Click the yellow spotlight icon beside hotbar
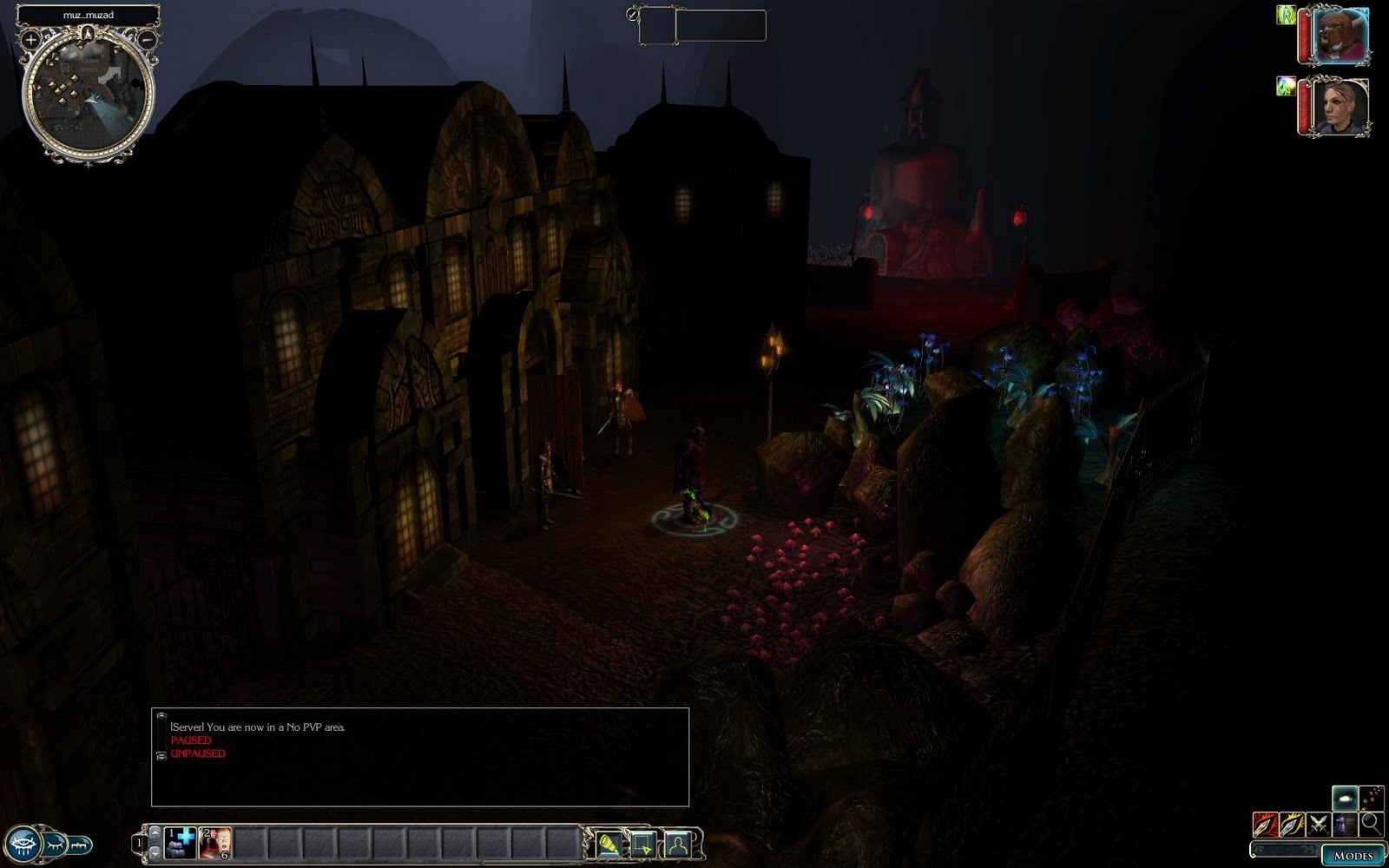 [x=609, y=843]
